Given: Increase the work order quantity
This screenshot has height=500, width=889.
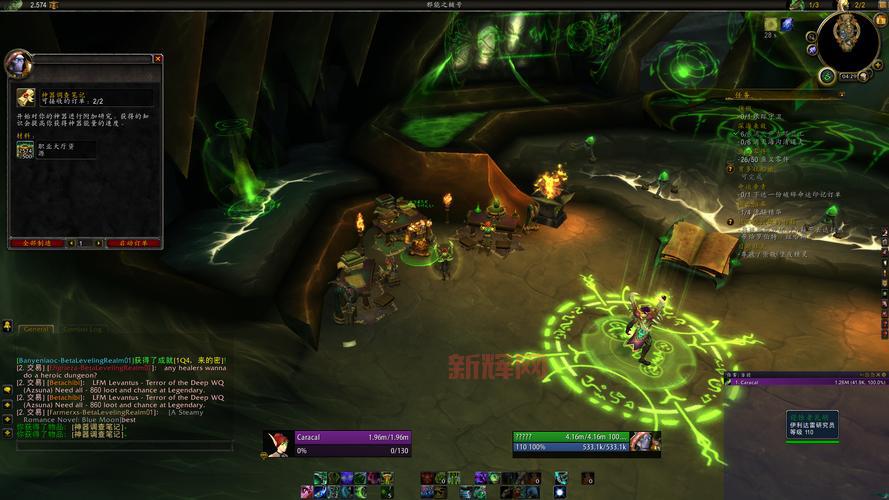Looking at the screenshot, I should 99,243.
